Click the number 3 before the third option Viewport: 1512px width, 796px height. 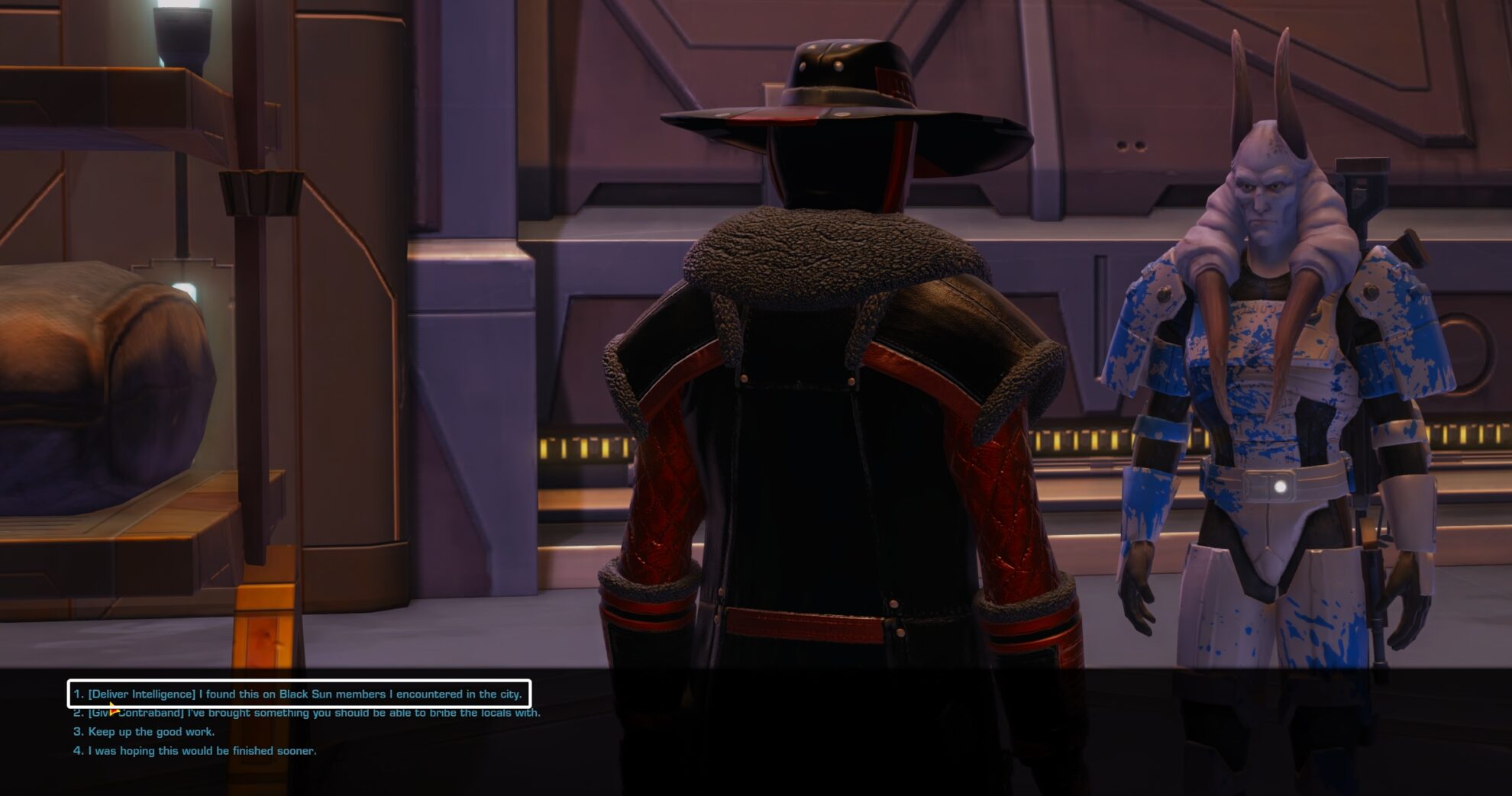tap(77, 730)
